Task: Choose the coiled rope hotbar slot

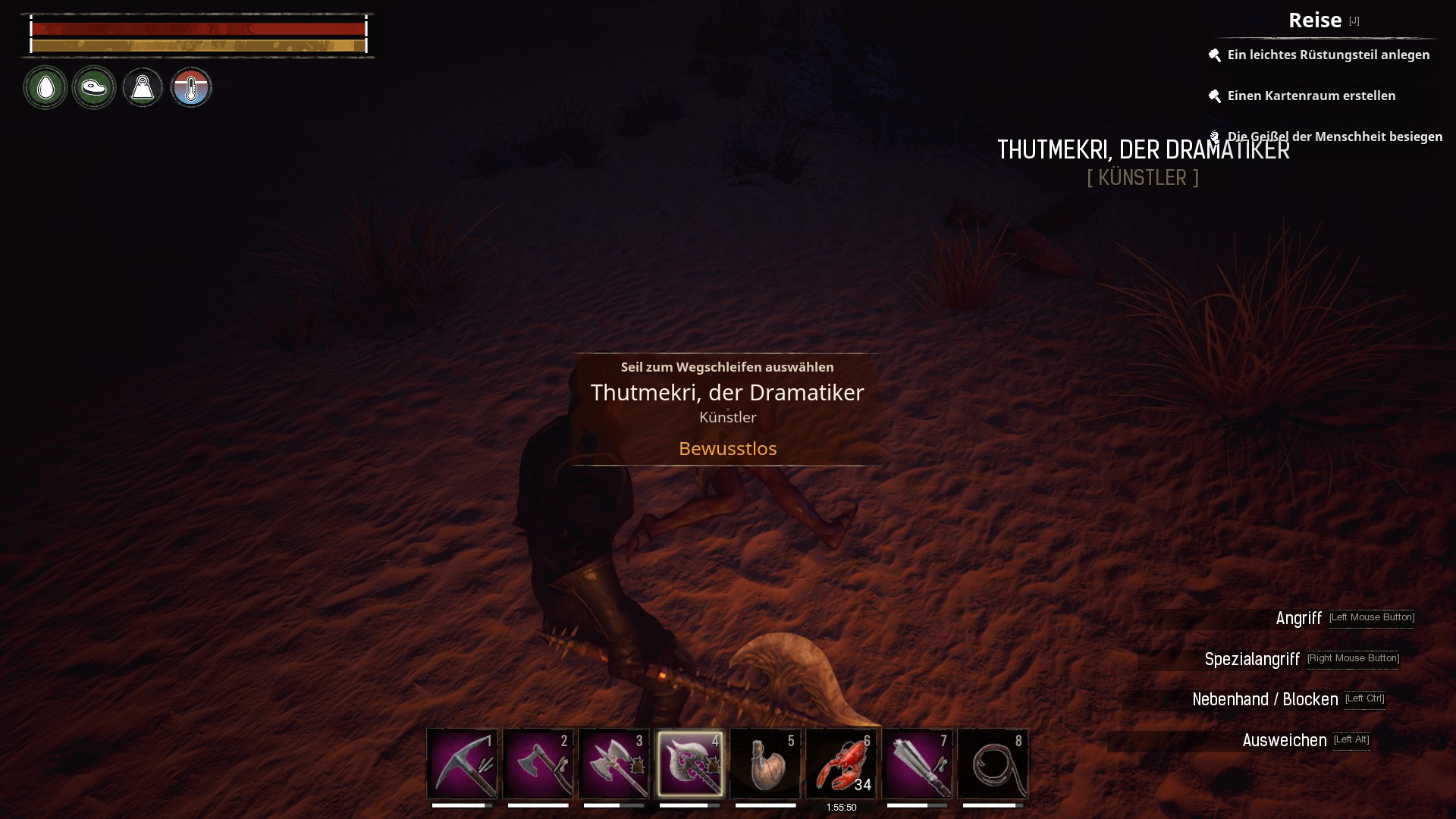Action: (x=993, y=764)
